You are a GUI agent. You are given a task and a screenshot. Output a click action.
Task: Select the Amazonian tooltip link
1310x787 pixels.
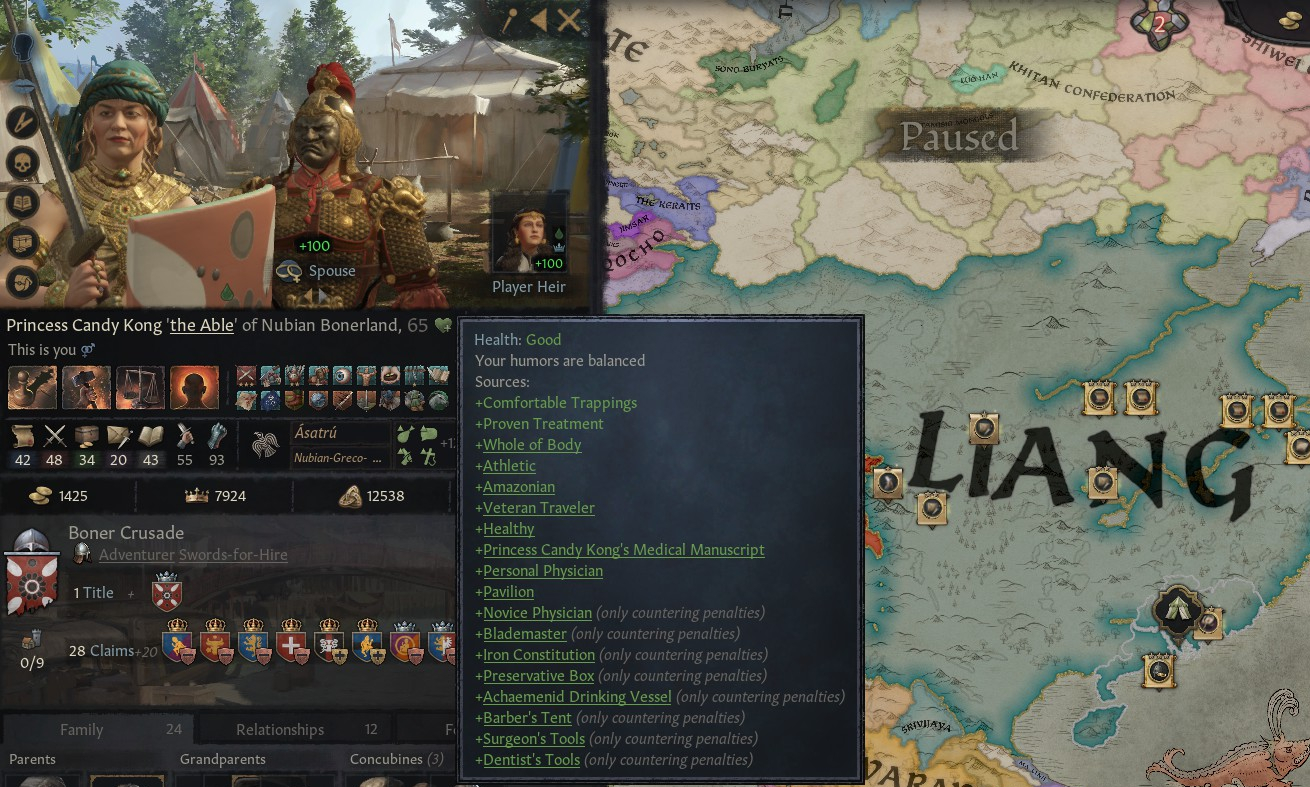click(519, 487)
